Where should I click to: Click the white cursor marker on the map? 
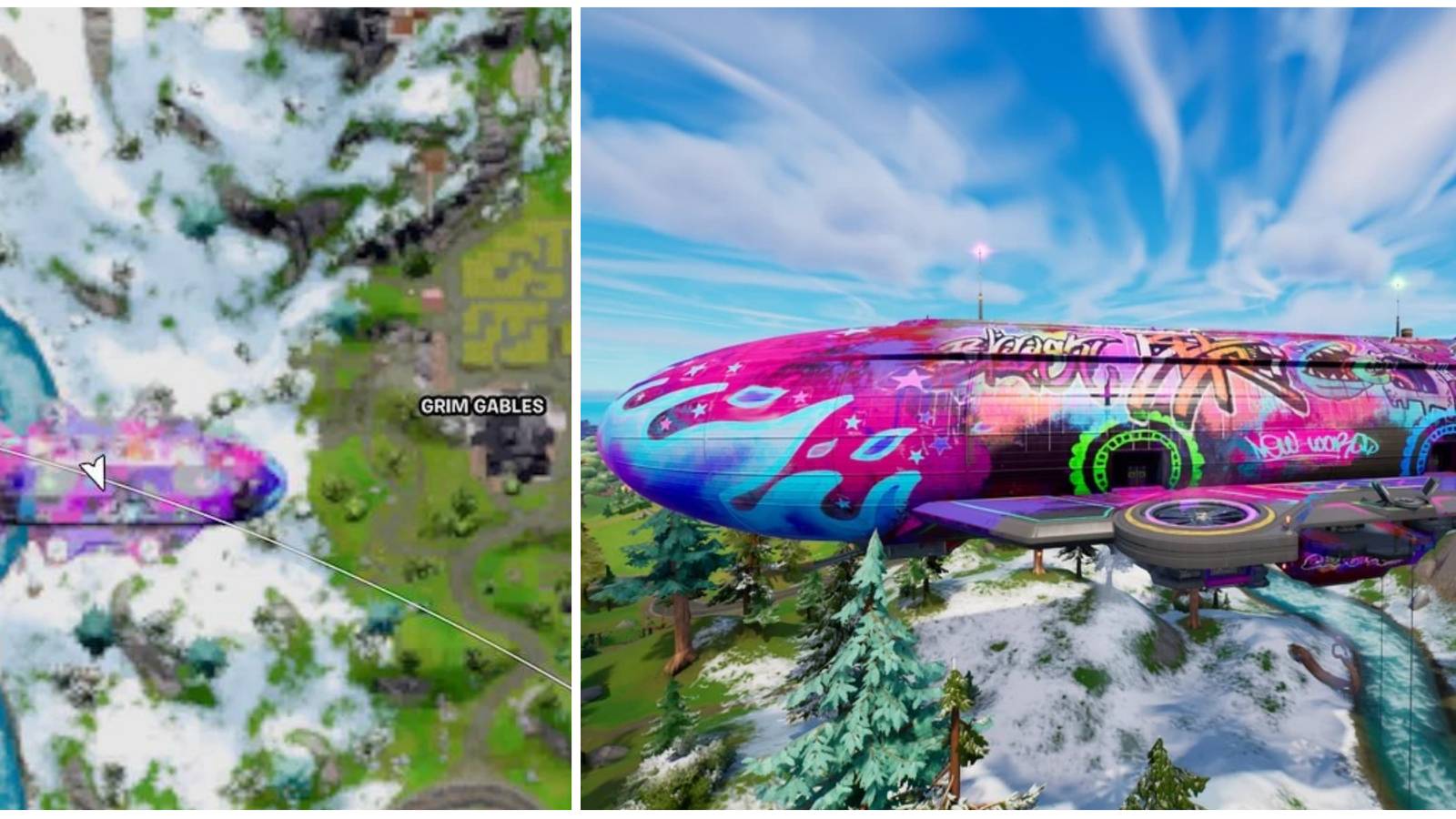point(91,473)
